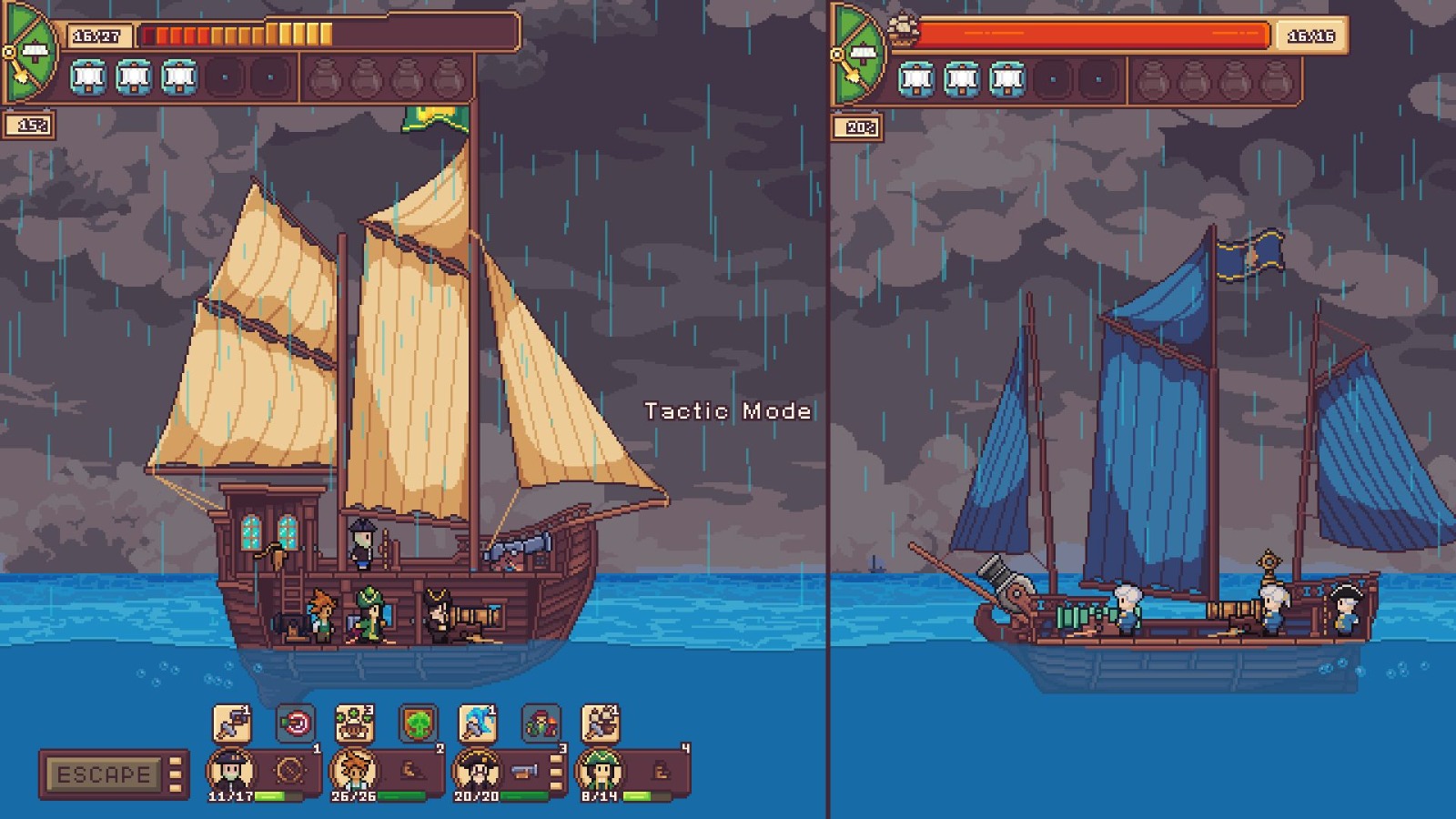1456x819 pixels.
Task: Click an empty powder keg ammo slot
Action: pyautogui.click(x=324, y=76)
